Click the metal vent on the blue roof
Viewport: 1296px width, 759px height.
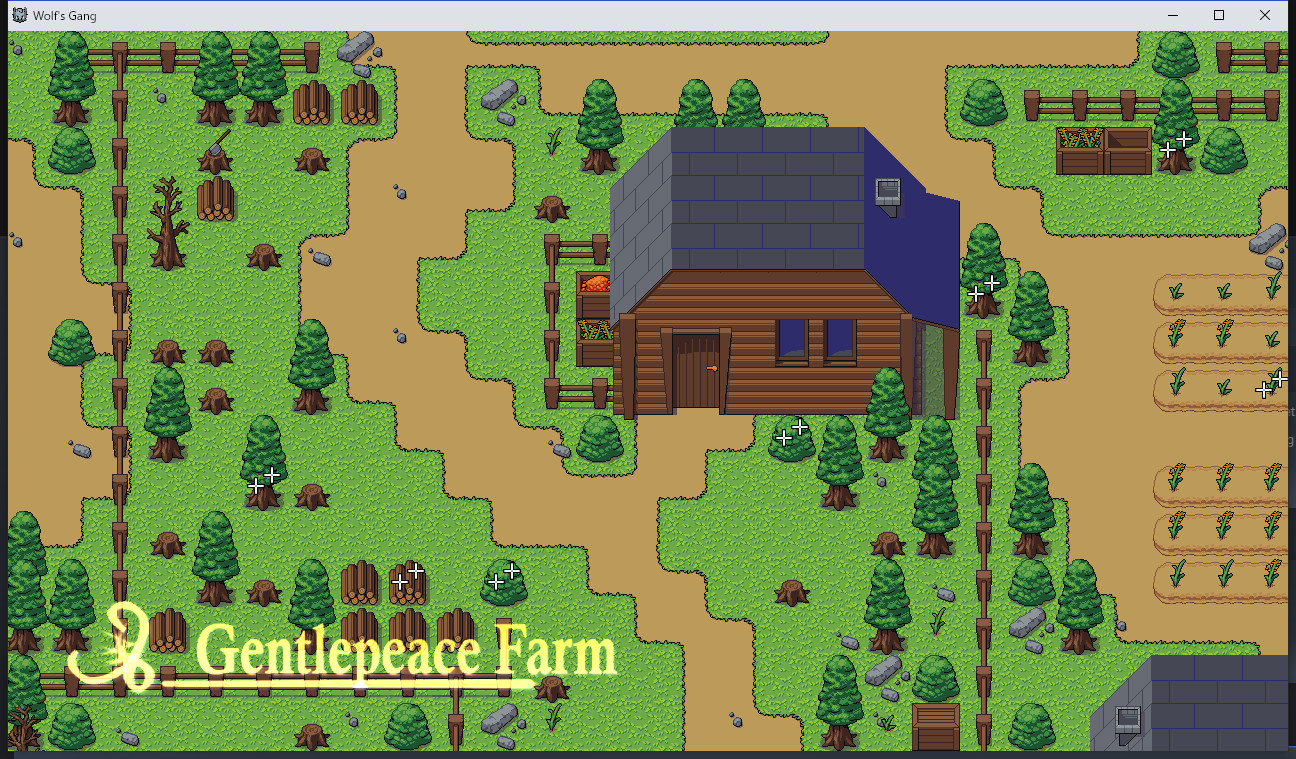point(887,193)
